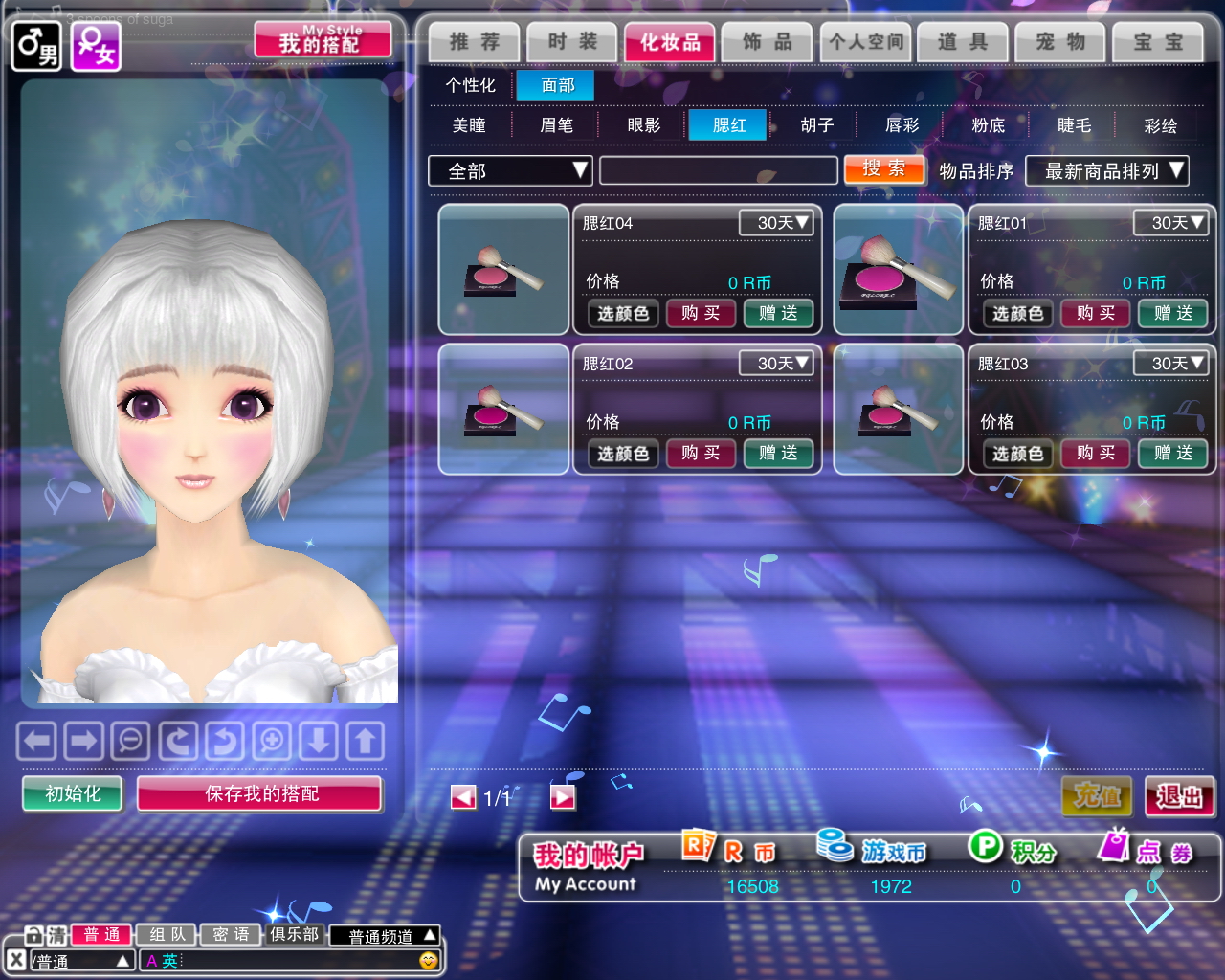Screen dimensions: 1225x980
Task: Buy the 腮红04 blush item
Action: 701,313
